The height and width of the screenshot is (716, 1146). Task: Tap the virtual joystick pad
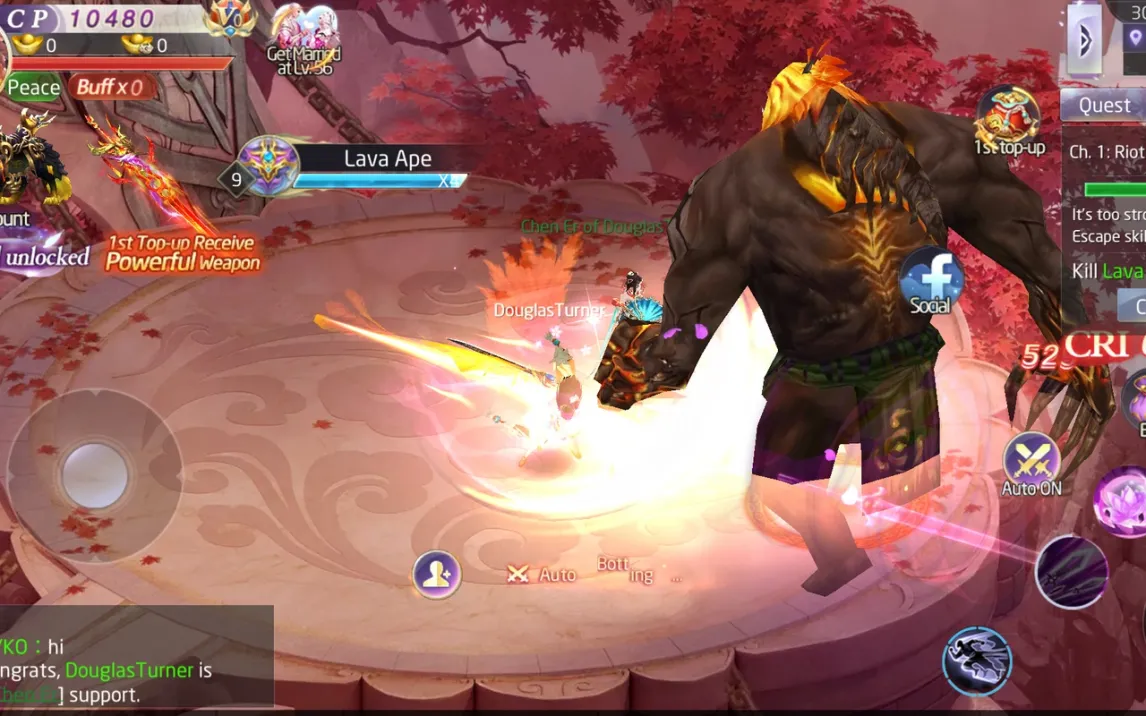(95, 475)
